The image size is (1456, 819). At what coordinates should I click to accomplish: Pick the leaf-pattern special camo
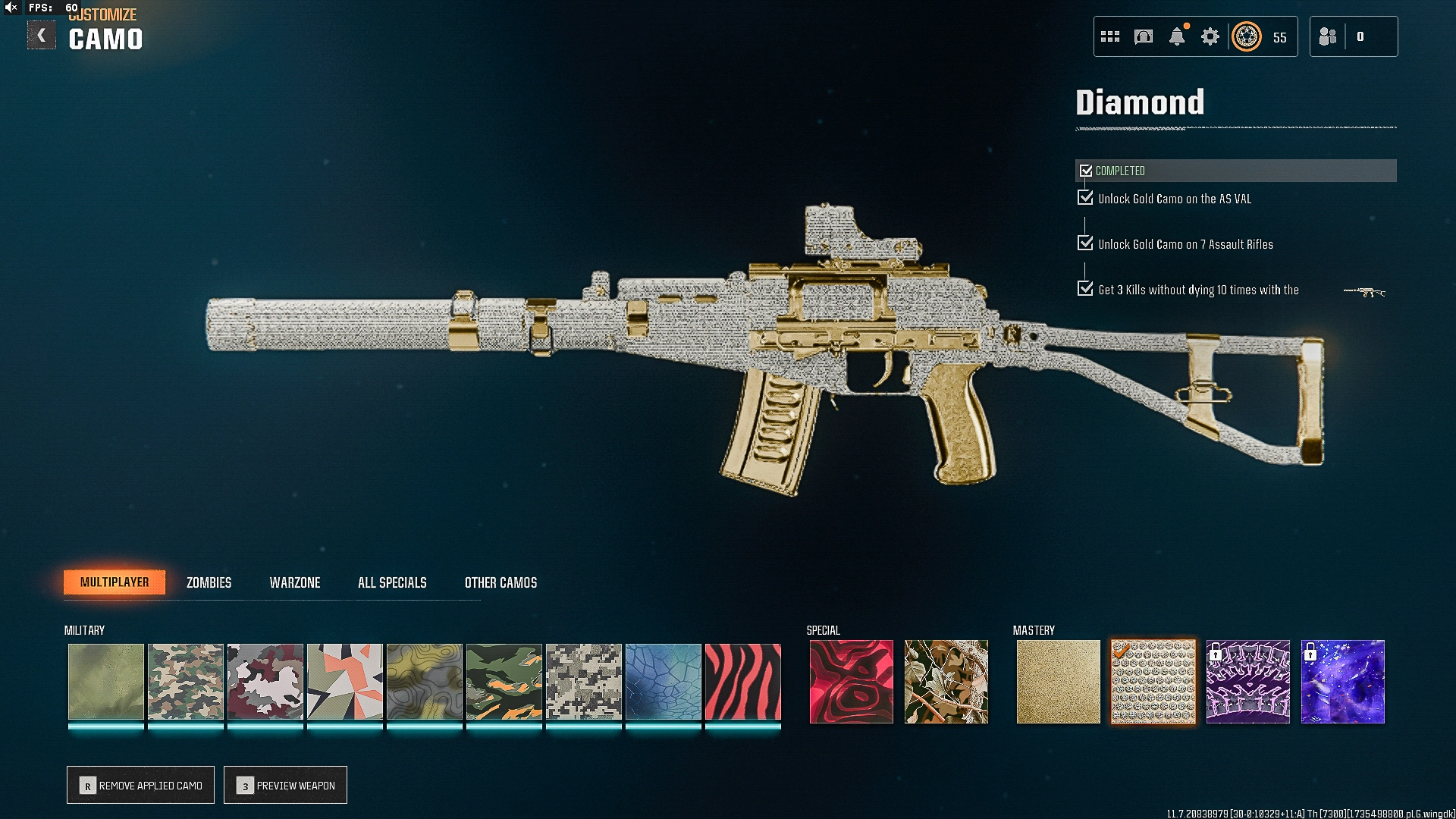coord(946,682)
